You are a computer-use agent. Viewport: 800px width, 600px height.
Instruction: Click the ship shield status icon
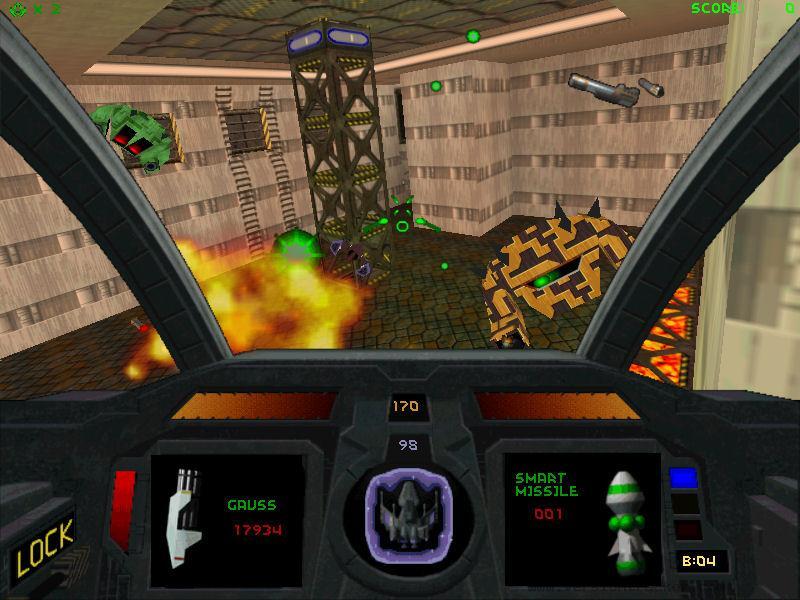(408, 508)
